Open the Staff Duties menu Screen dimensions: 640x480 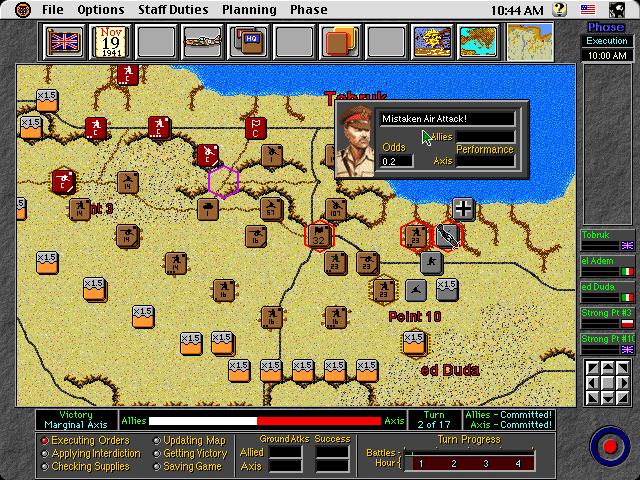pyautogui.click(x=174, y=10)
